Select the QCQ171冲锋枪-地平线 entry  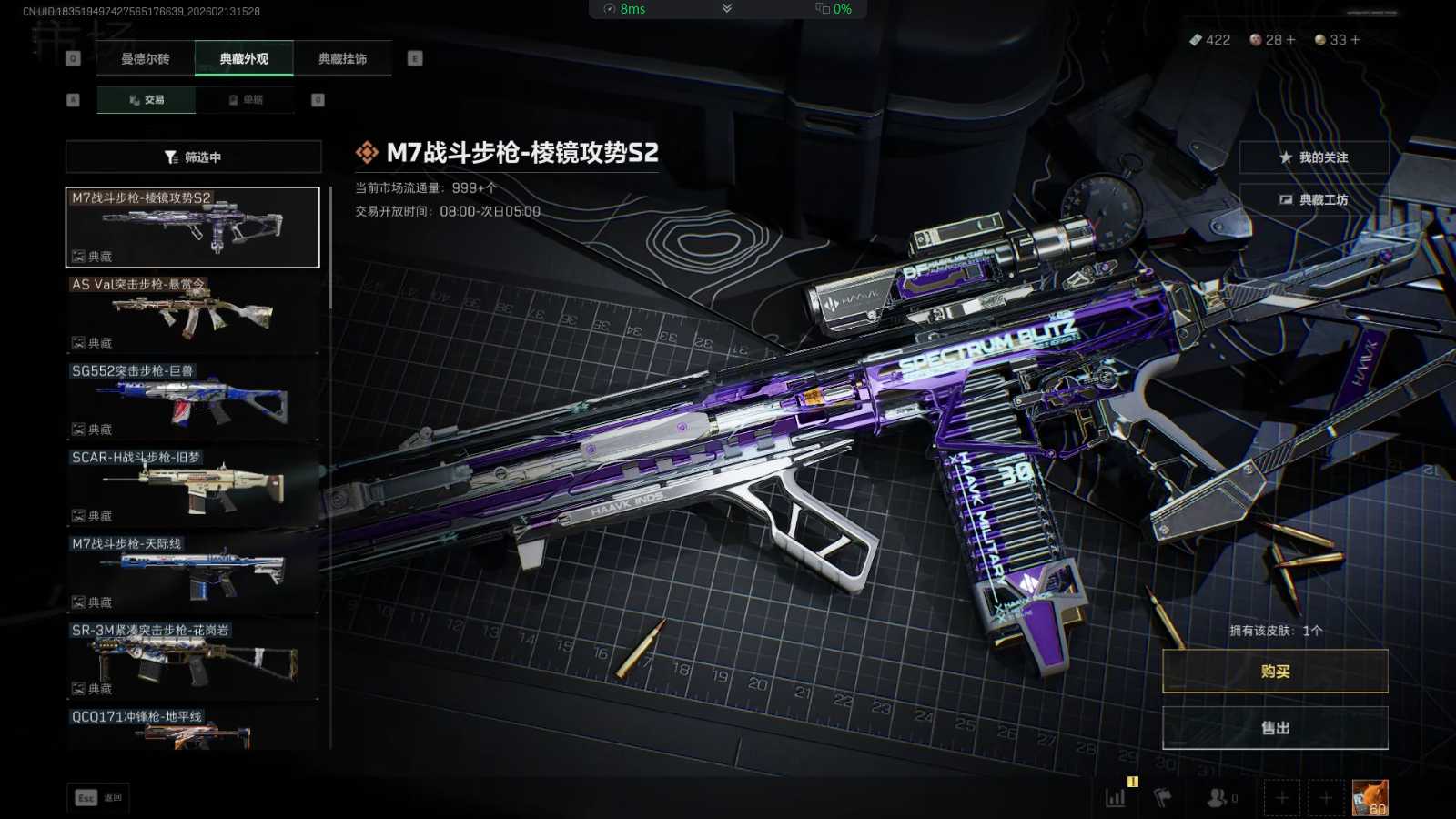click(193, 730)
